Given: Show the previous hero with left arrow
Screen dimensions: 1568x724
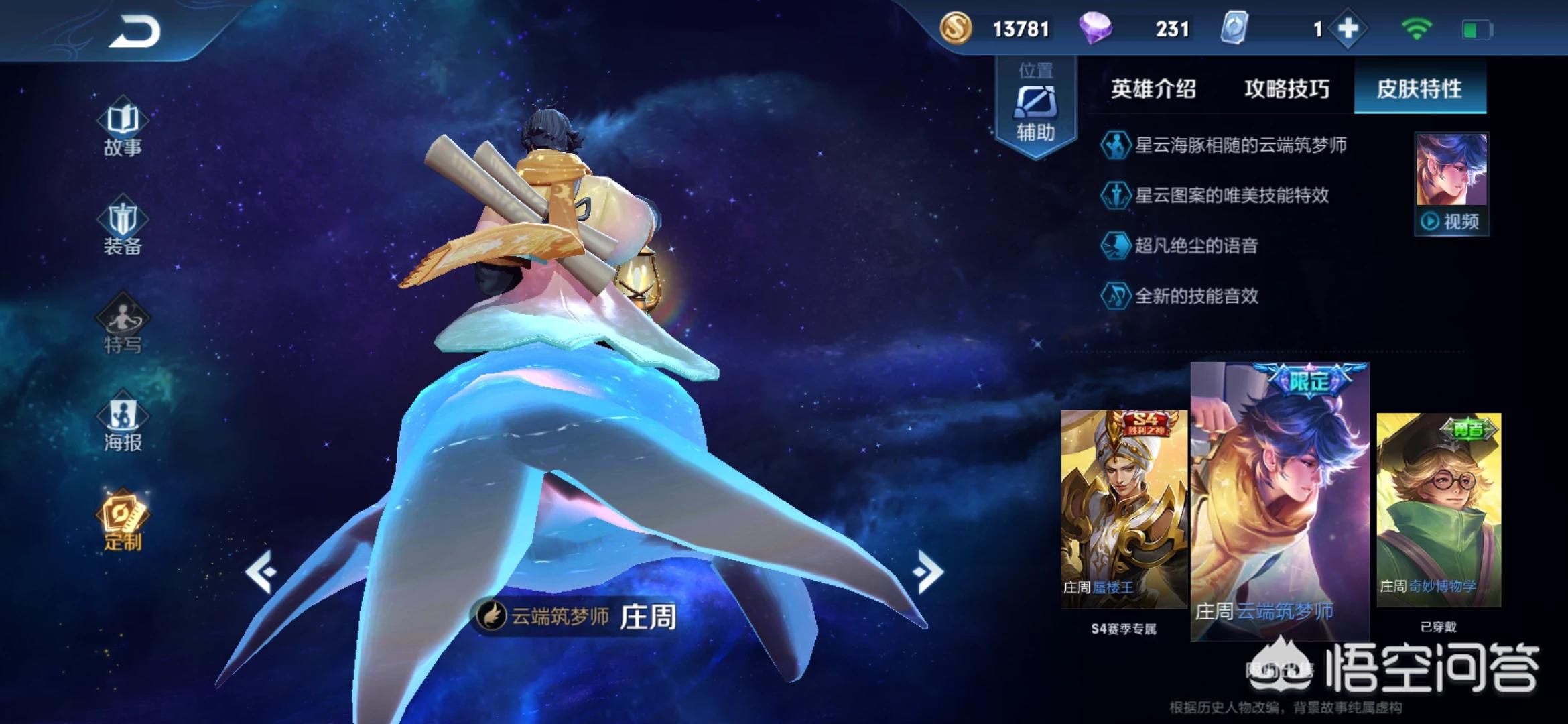Looking at the screenshot, I should tap(261, 572).
